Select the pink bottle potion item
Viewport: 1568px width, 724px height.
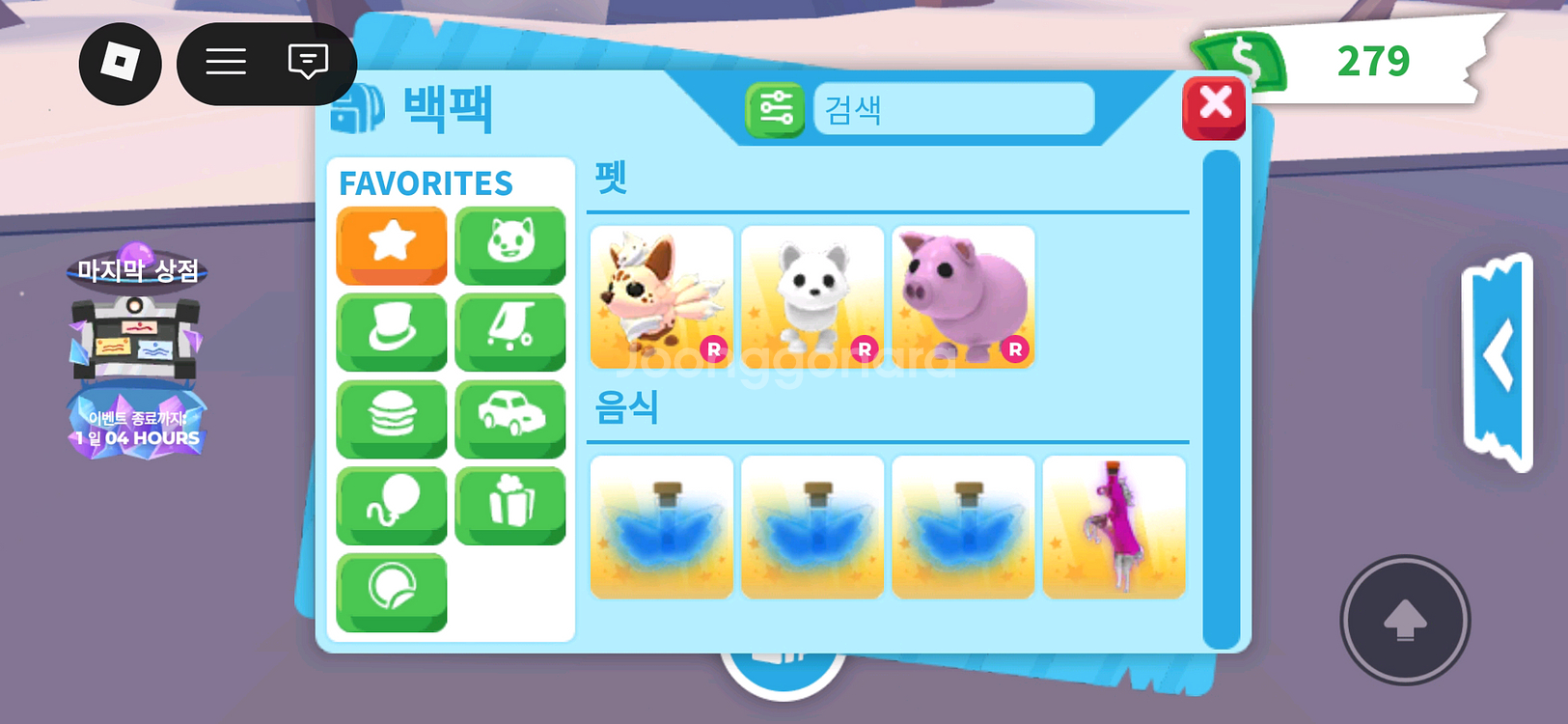tap(1114, 526)
